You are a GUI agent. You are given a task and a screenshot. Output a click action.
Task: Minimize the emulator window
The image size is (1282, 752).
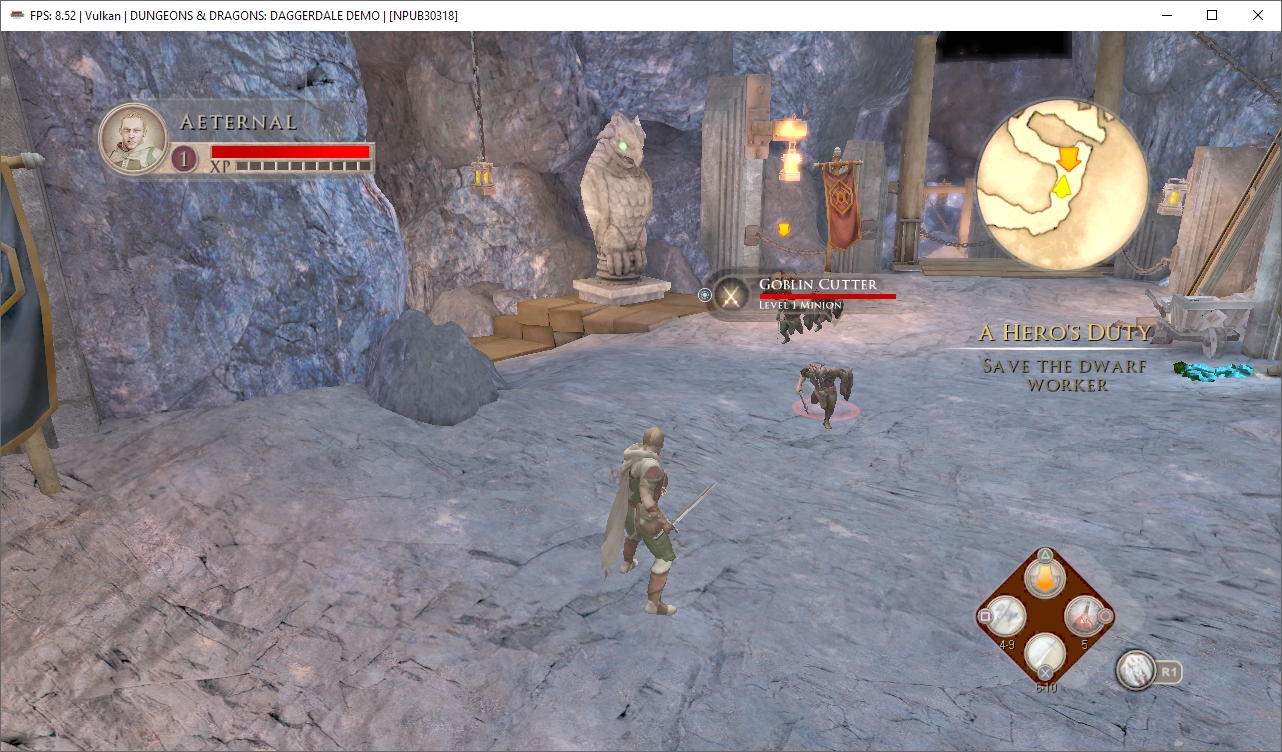click(x=1166, y=15)
